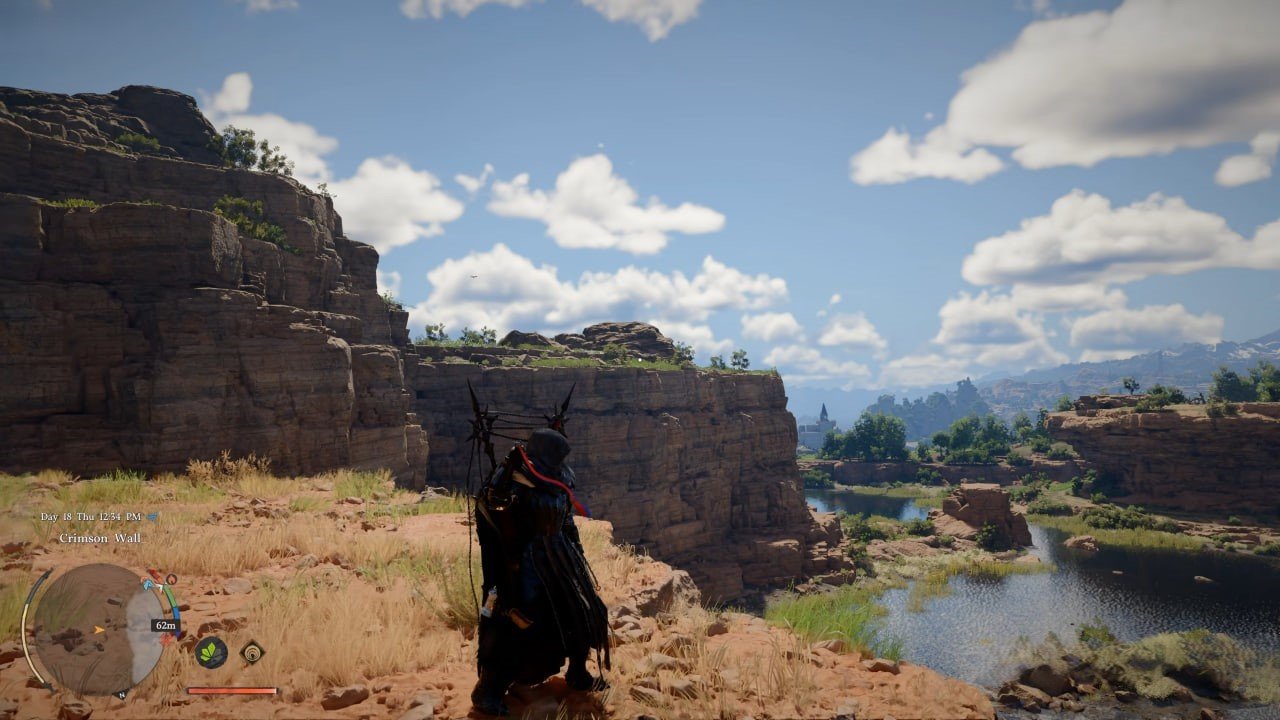This screenshot has width=1280, height=720.
Task: Select the diamond-shaped spiral ring icon
Action: (x=252, y=652)
